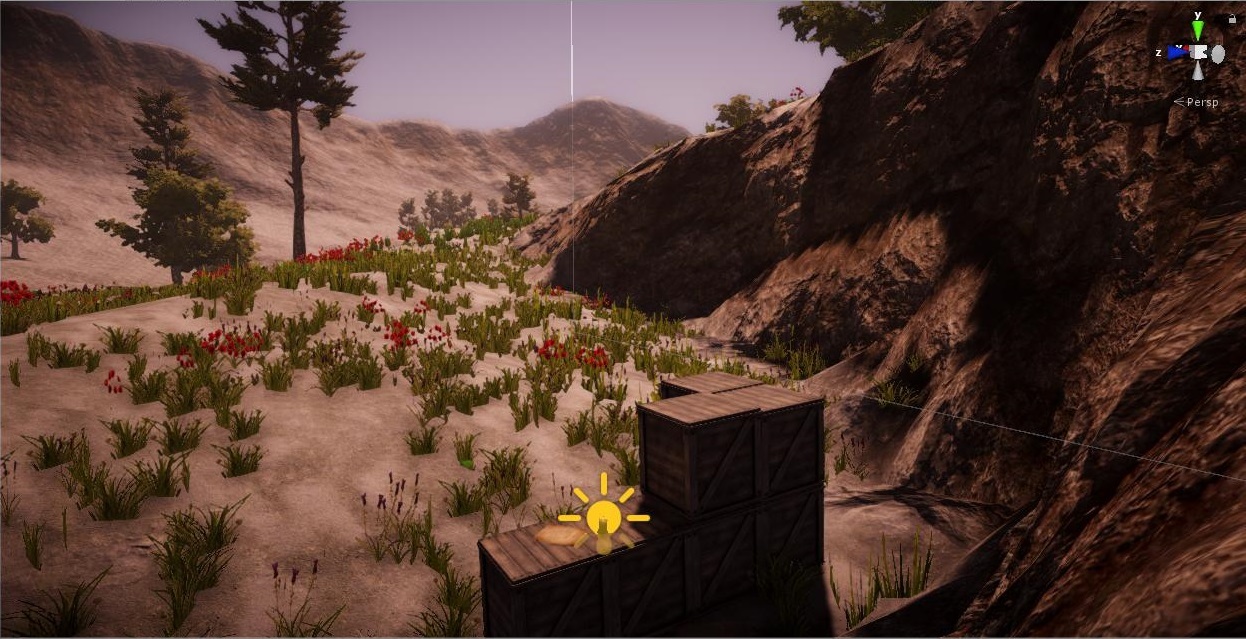1246x639 pixels.
Task: Toggle the scene gizmo lock icon
Action: point(1230,17)
